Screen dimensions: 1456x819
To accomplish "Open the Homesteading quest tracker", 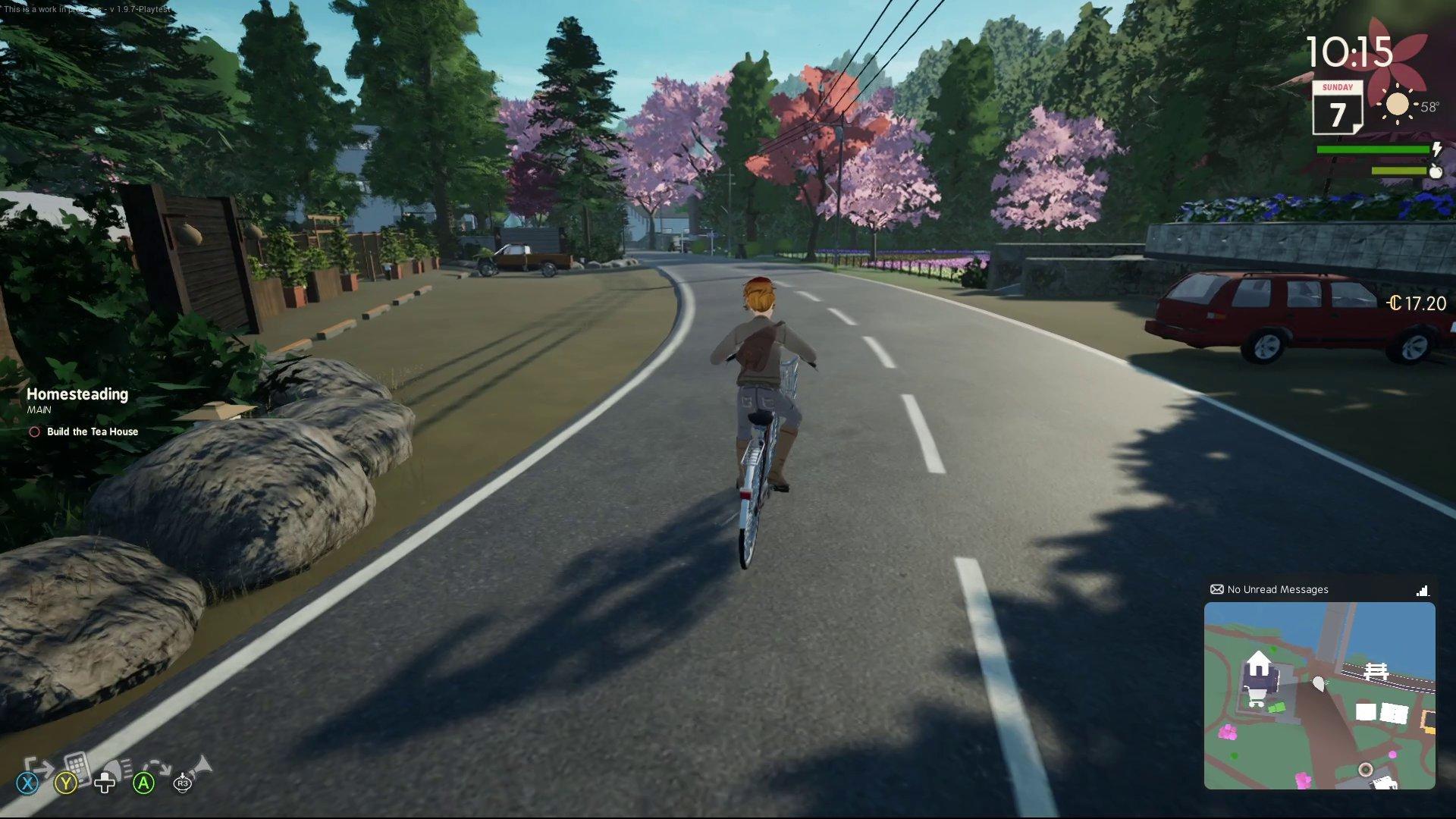I will [77, 394].
